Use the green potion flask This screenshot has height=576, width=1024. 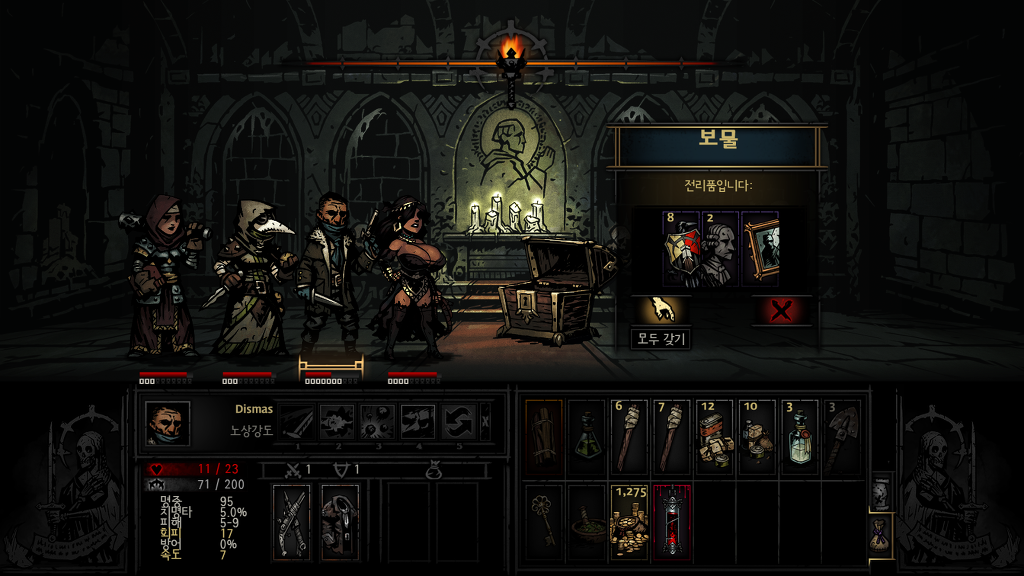(587, 437)
